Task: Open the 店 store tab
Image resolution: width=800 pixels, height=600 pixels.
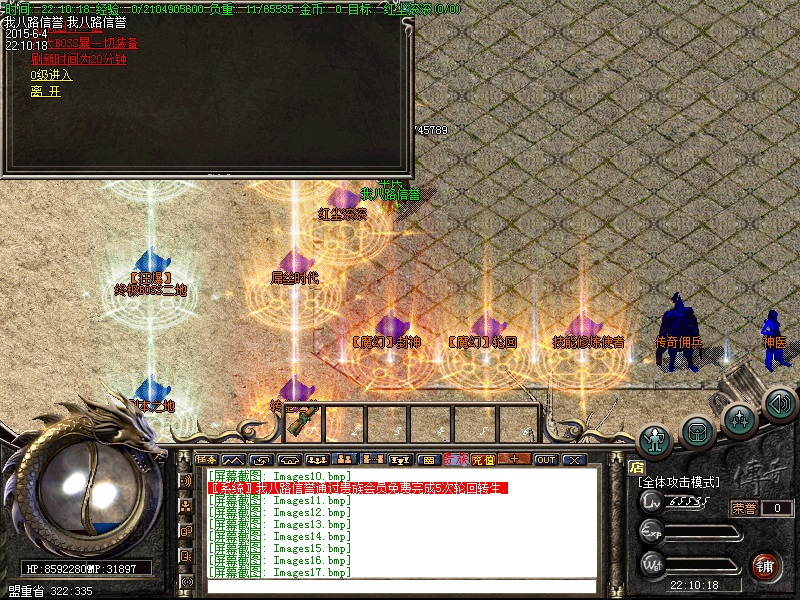Action: click(x=636, y=466)
